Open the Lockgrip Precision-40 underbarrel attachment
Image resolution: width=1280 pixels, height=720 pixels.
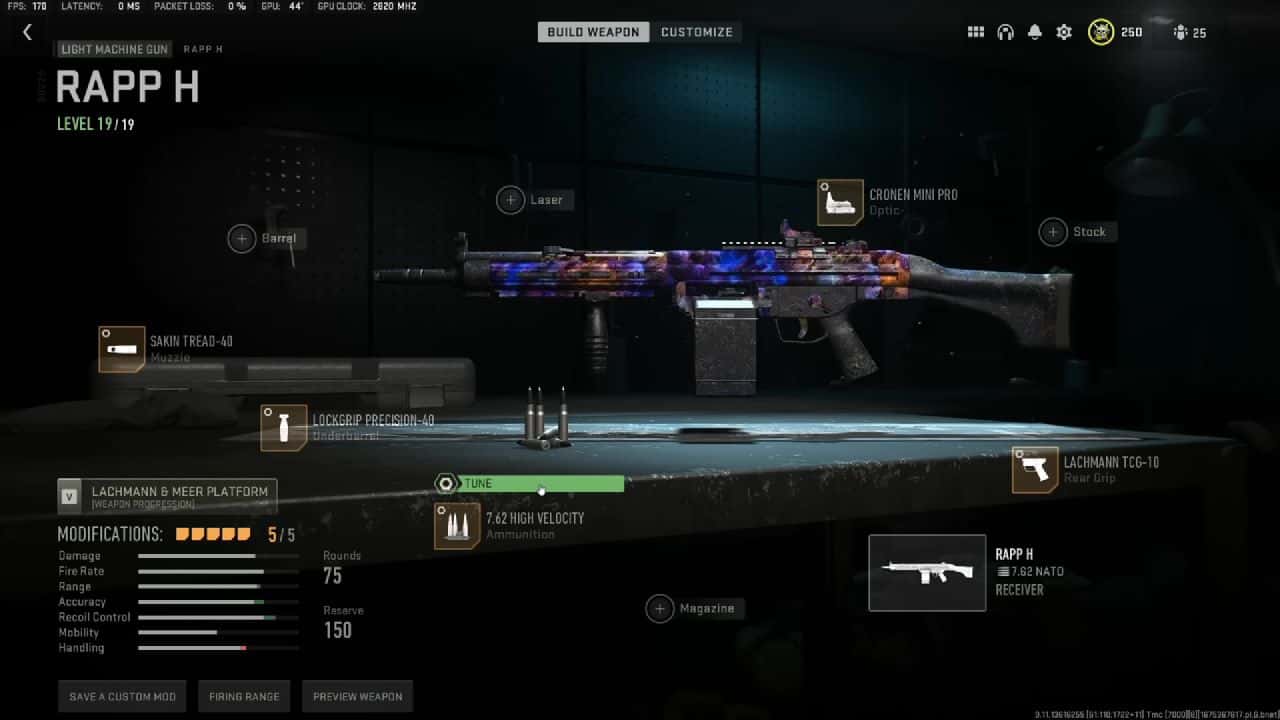(x=282, y=426)
